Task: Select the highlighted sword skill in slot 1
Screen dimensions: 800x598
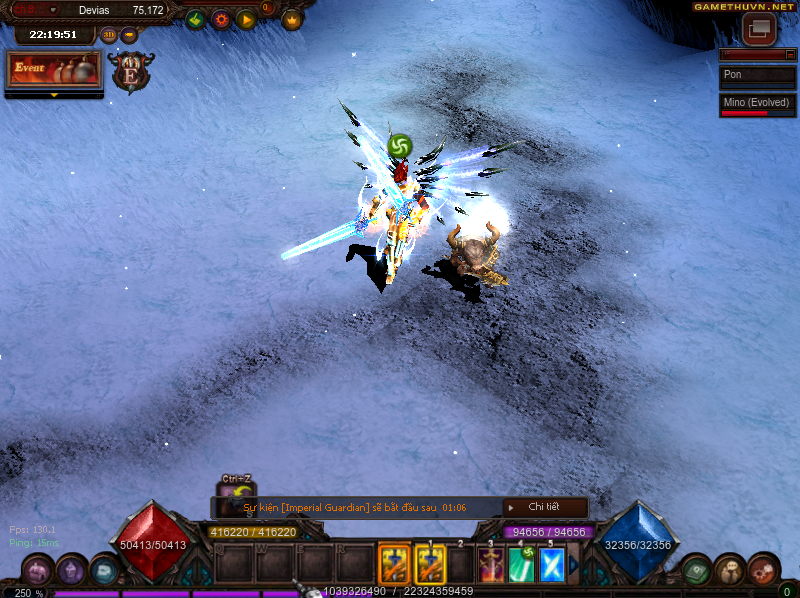Action: pyautogui.click(x=430, y=565)
